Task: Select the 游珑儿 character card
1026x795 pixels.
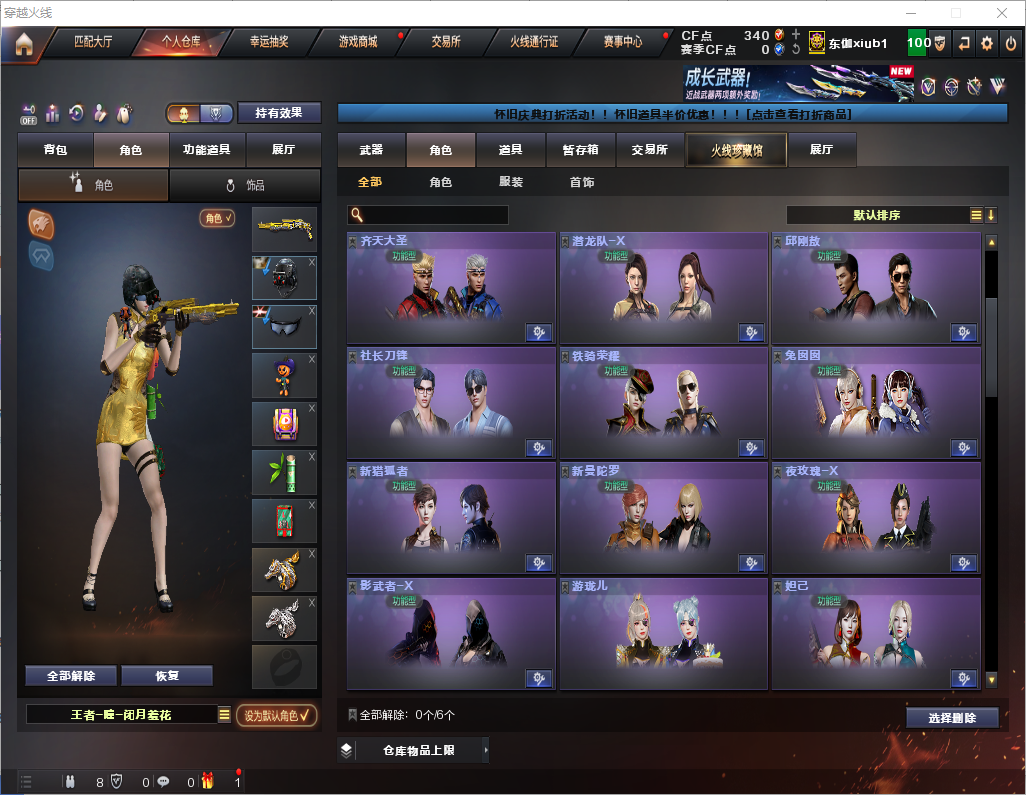Action: 663,634
